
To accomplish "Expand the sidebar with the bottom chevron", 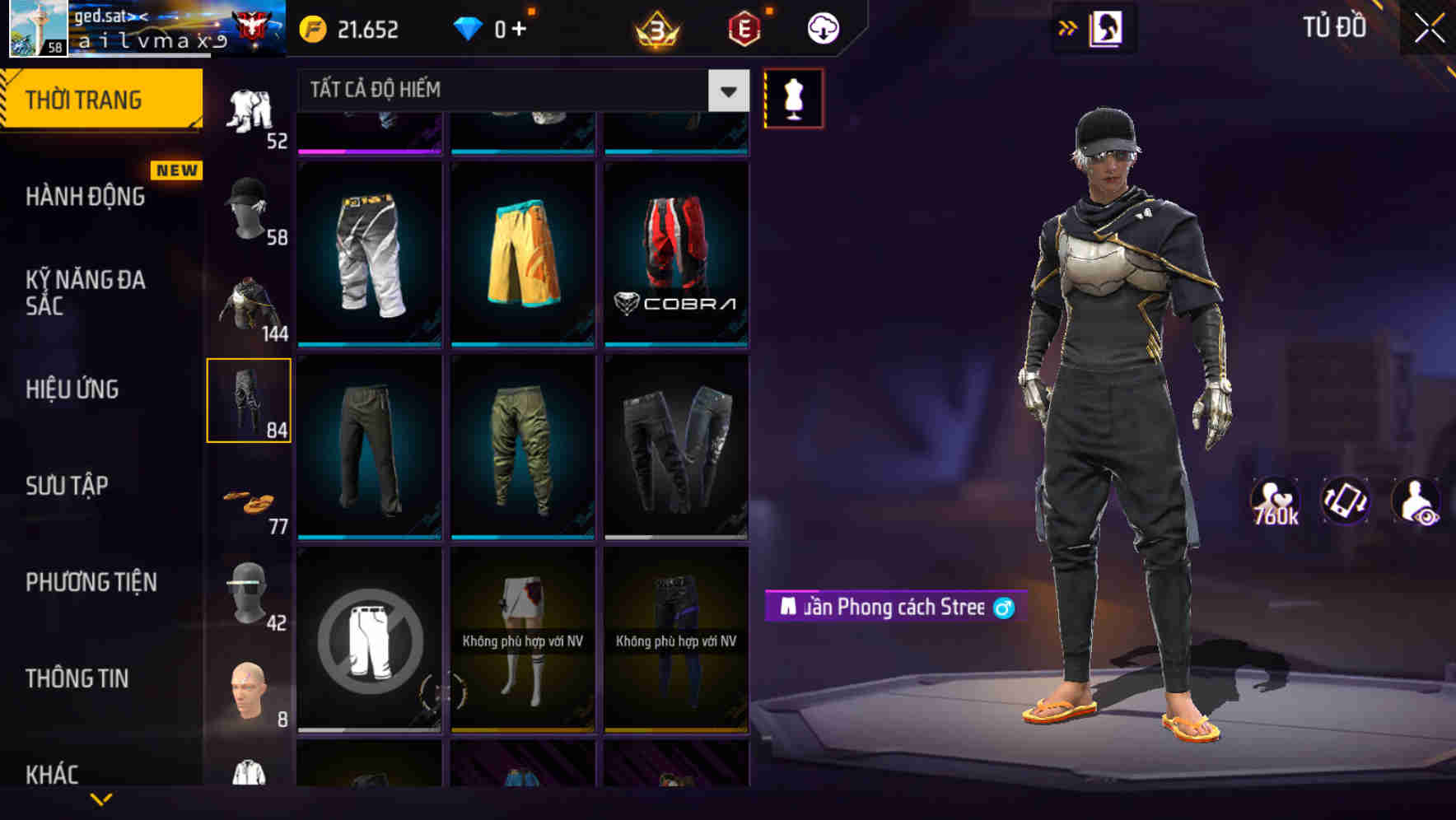I will (102, 799).
